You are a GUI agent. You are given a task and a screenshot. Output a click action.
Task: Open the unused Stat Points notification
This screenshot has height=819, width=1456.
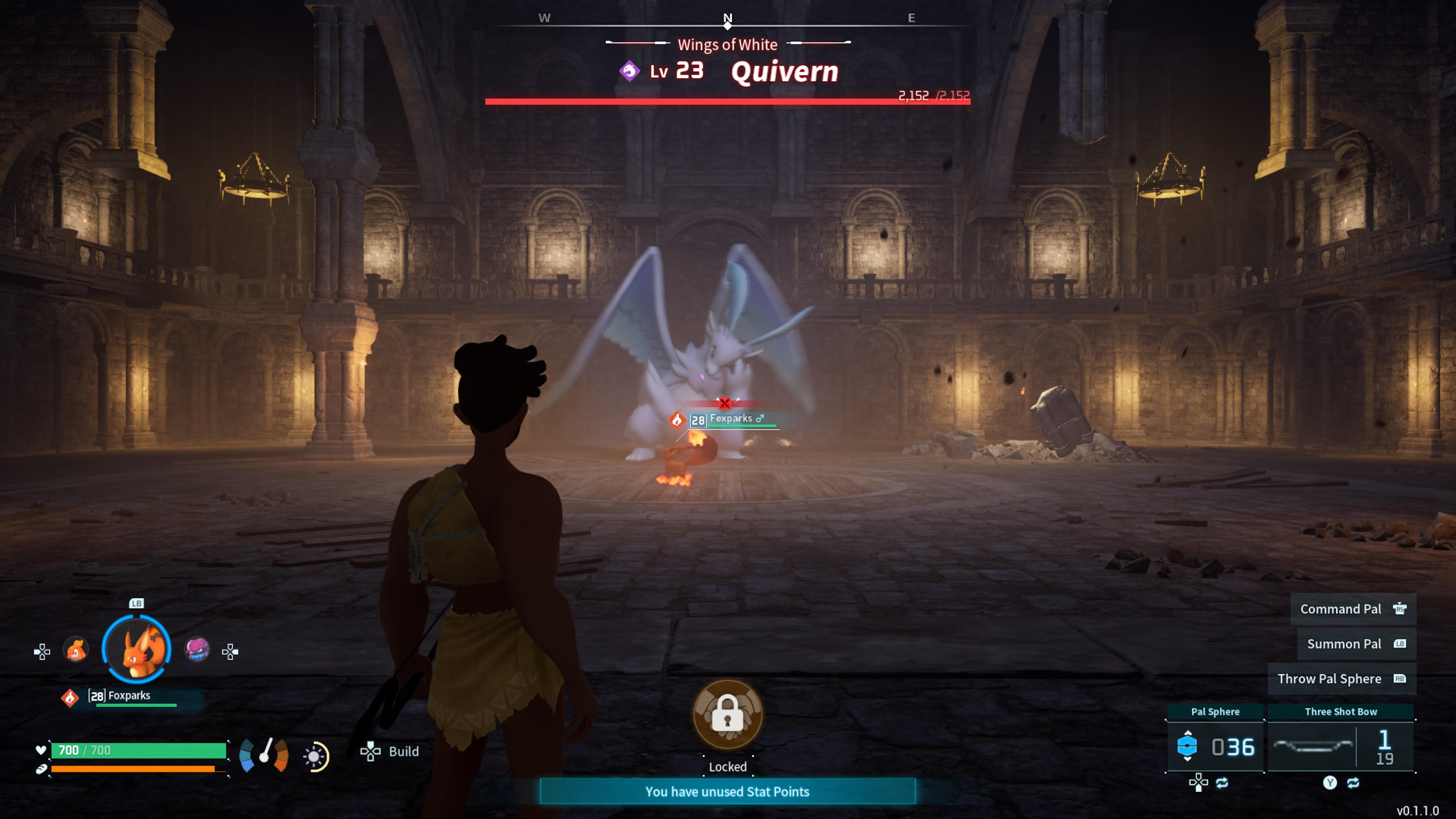(728, 791)
